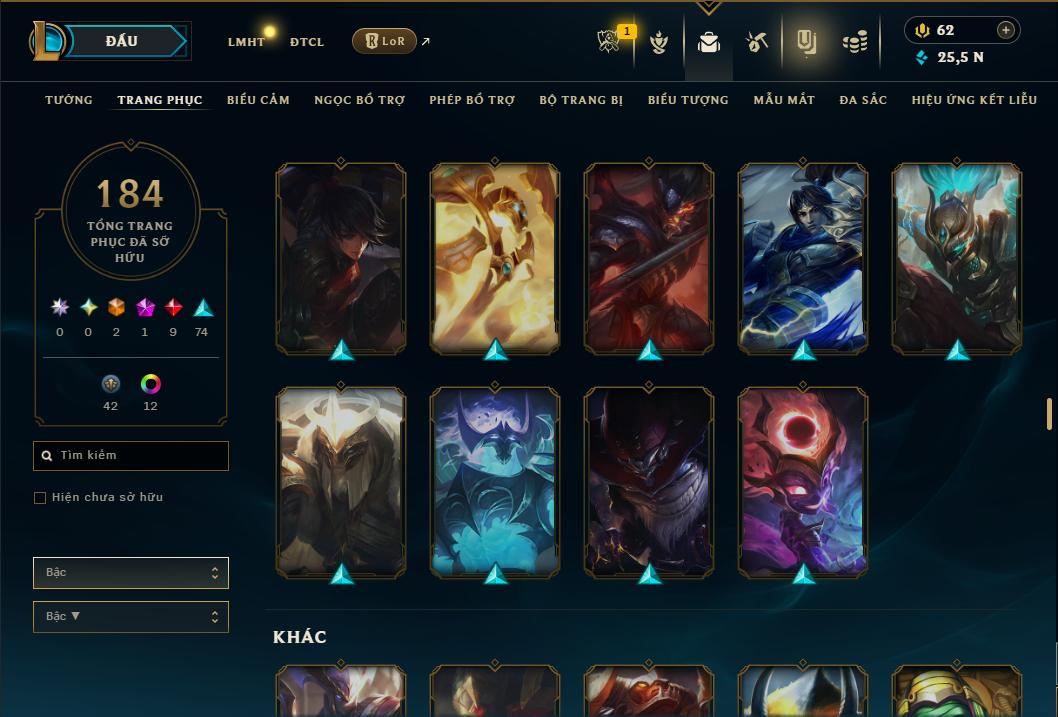1058x717 pixels.
Task: Add RP with the plus button
Action: point(1006,30)
